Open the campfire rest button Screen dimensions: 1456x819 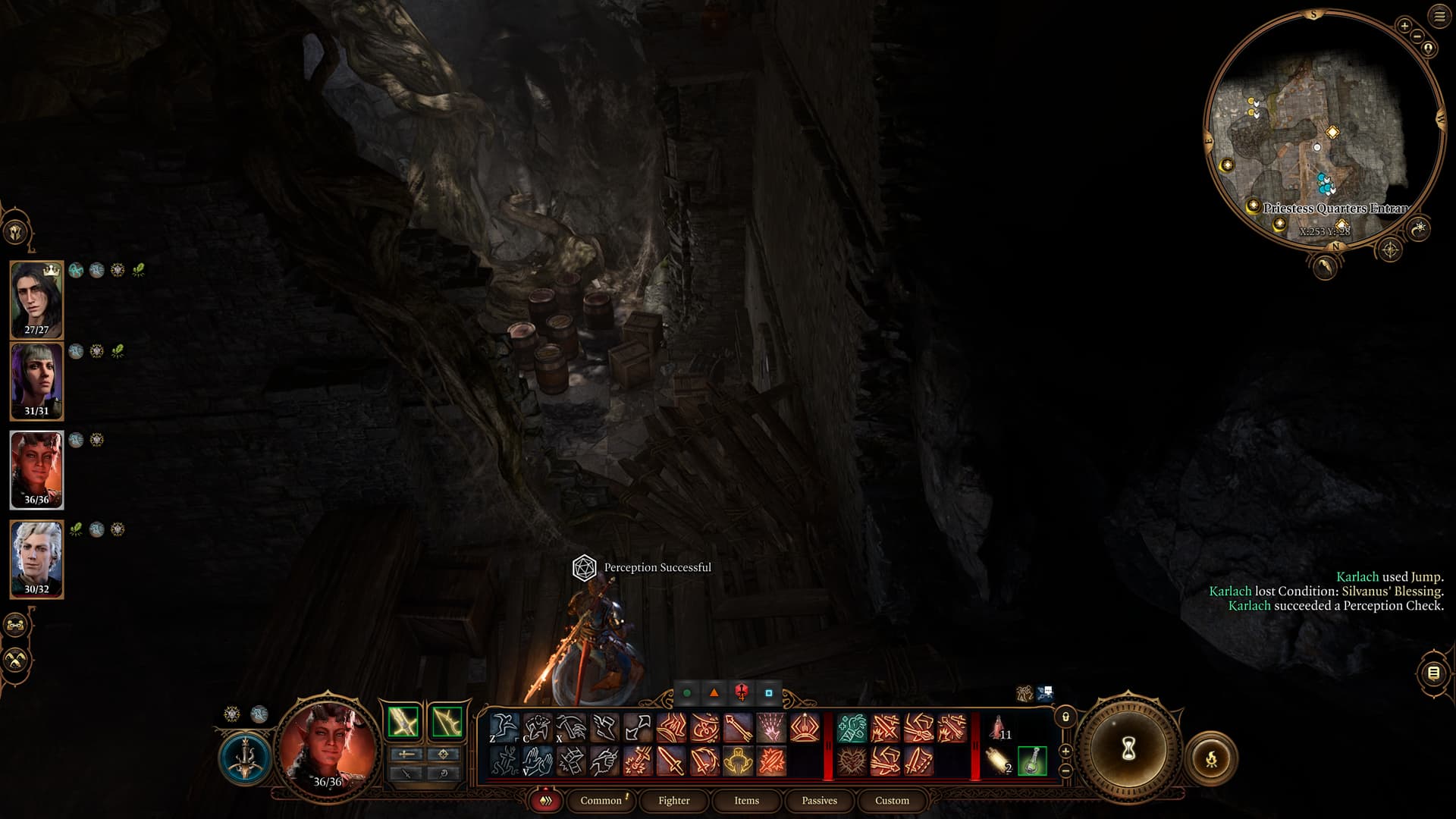point(1211,758)
